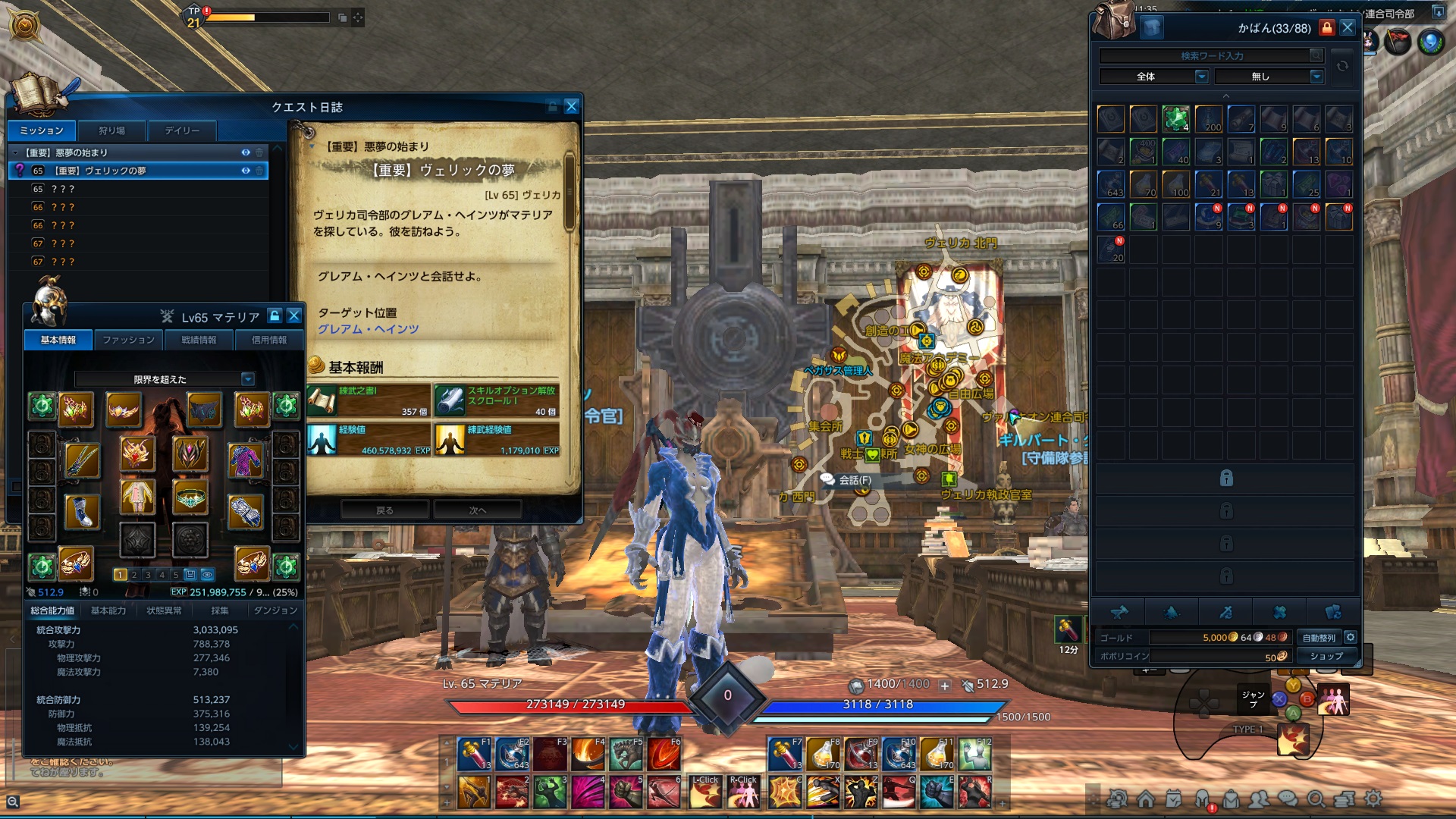Toggle the eye icon beside 悪夢の始まり

(x=245, y=152)
